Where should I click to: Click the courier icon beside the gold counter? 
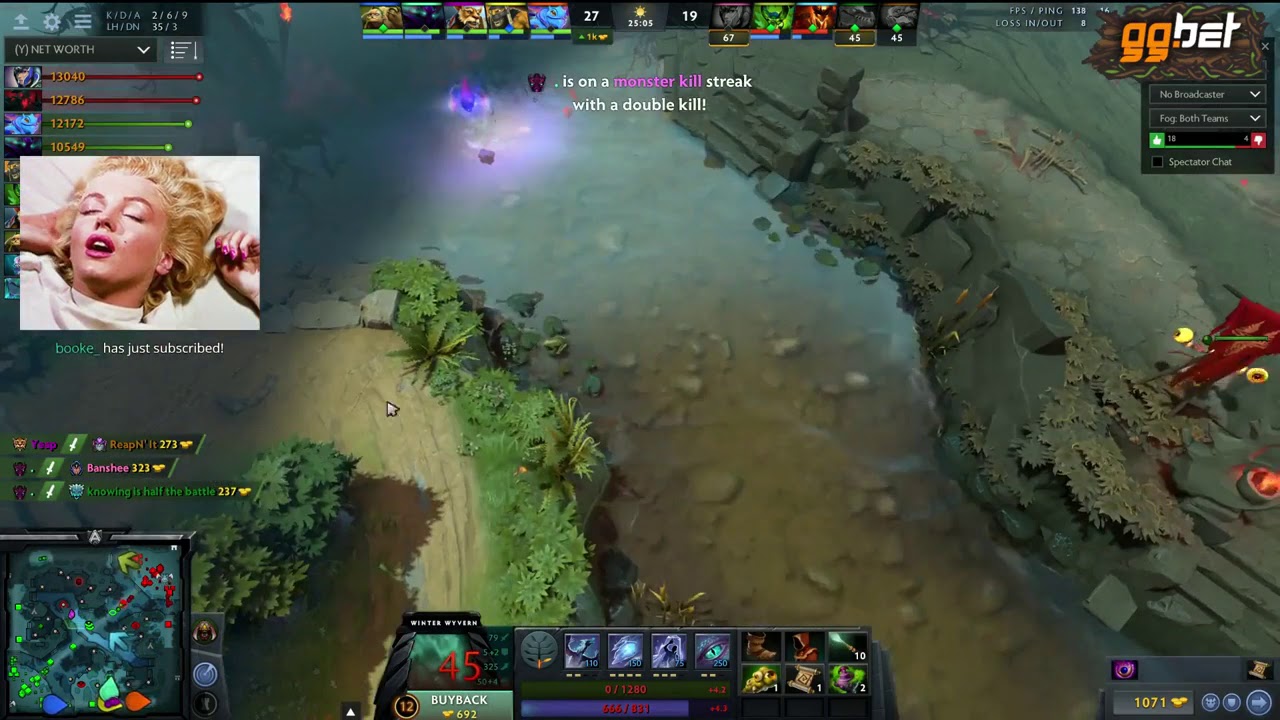pyautogui.click(x=1209, y=702)
